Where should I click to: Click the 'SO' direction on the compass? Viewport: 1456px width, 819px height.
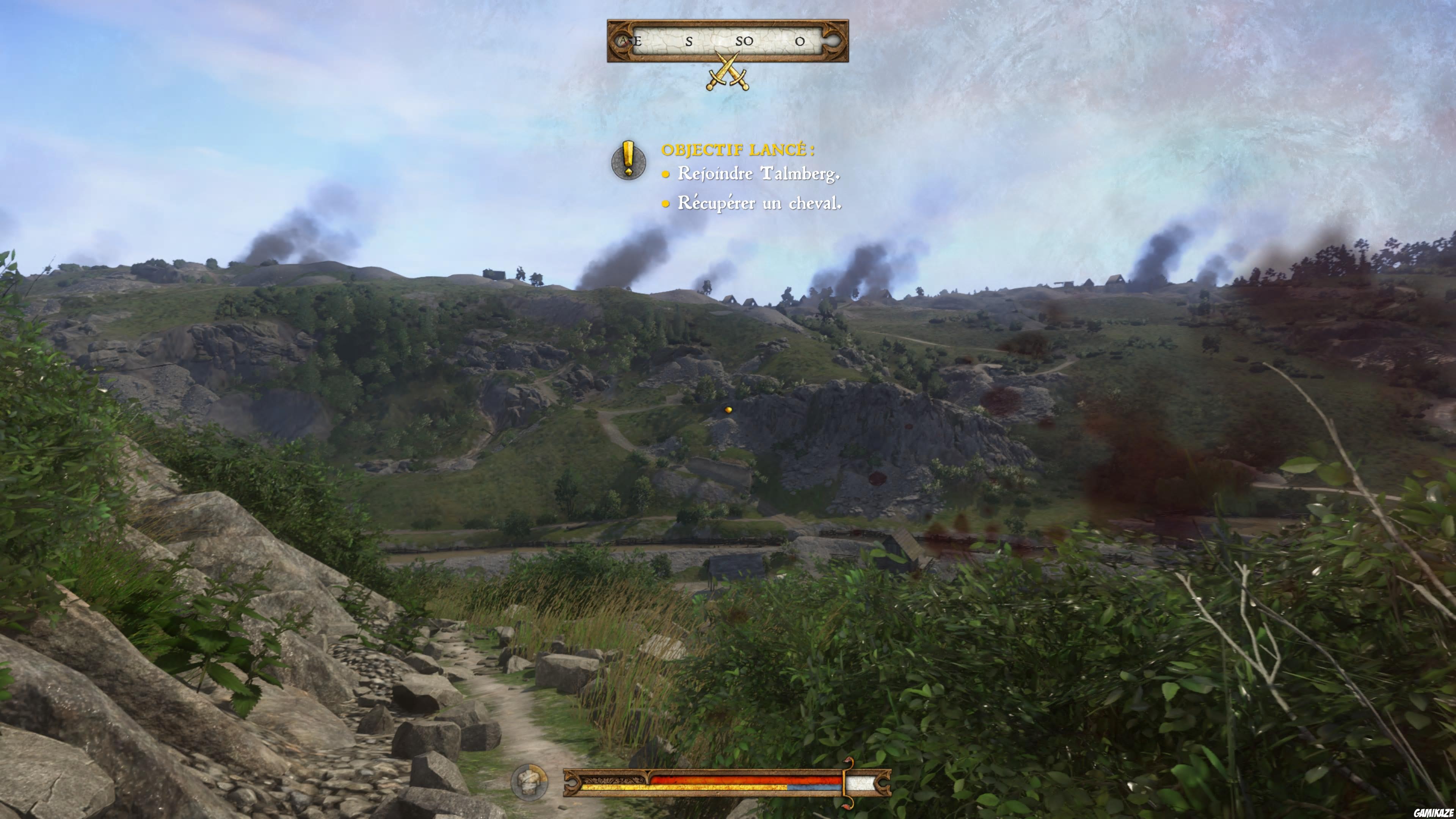(x=745, y=41)
